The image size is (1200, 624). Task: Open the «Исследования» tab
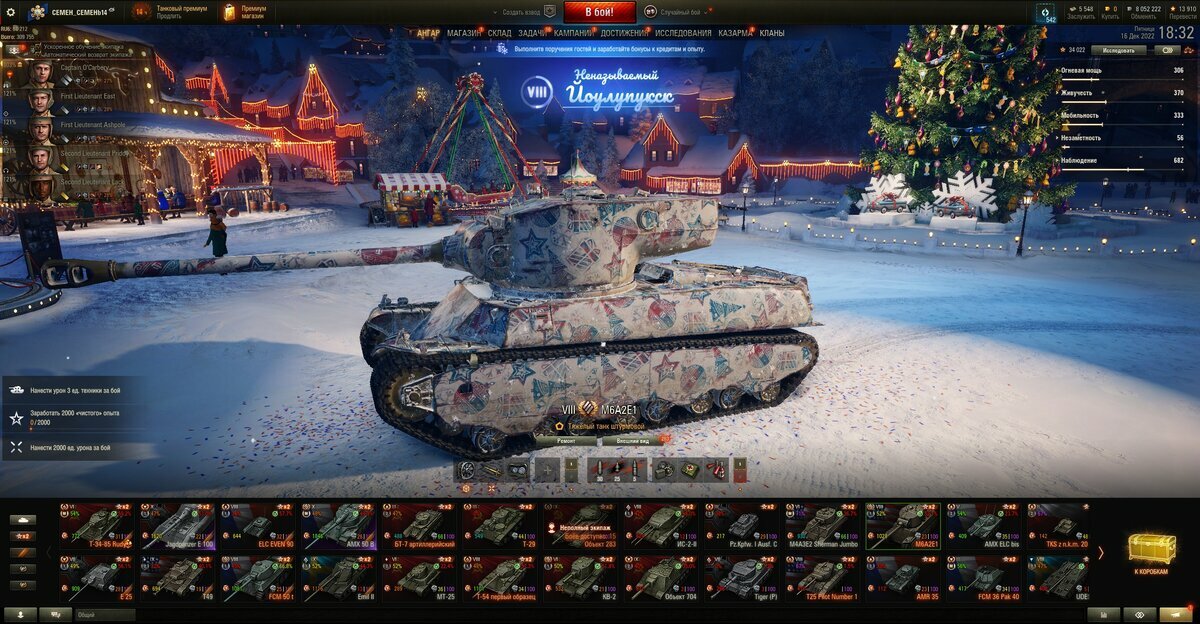coord(684,33)
